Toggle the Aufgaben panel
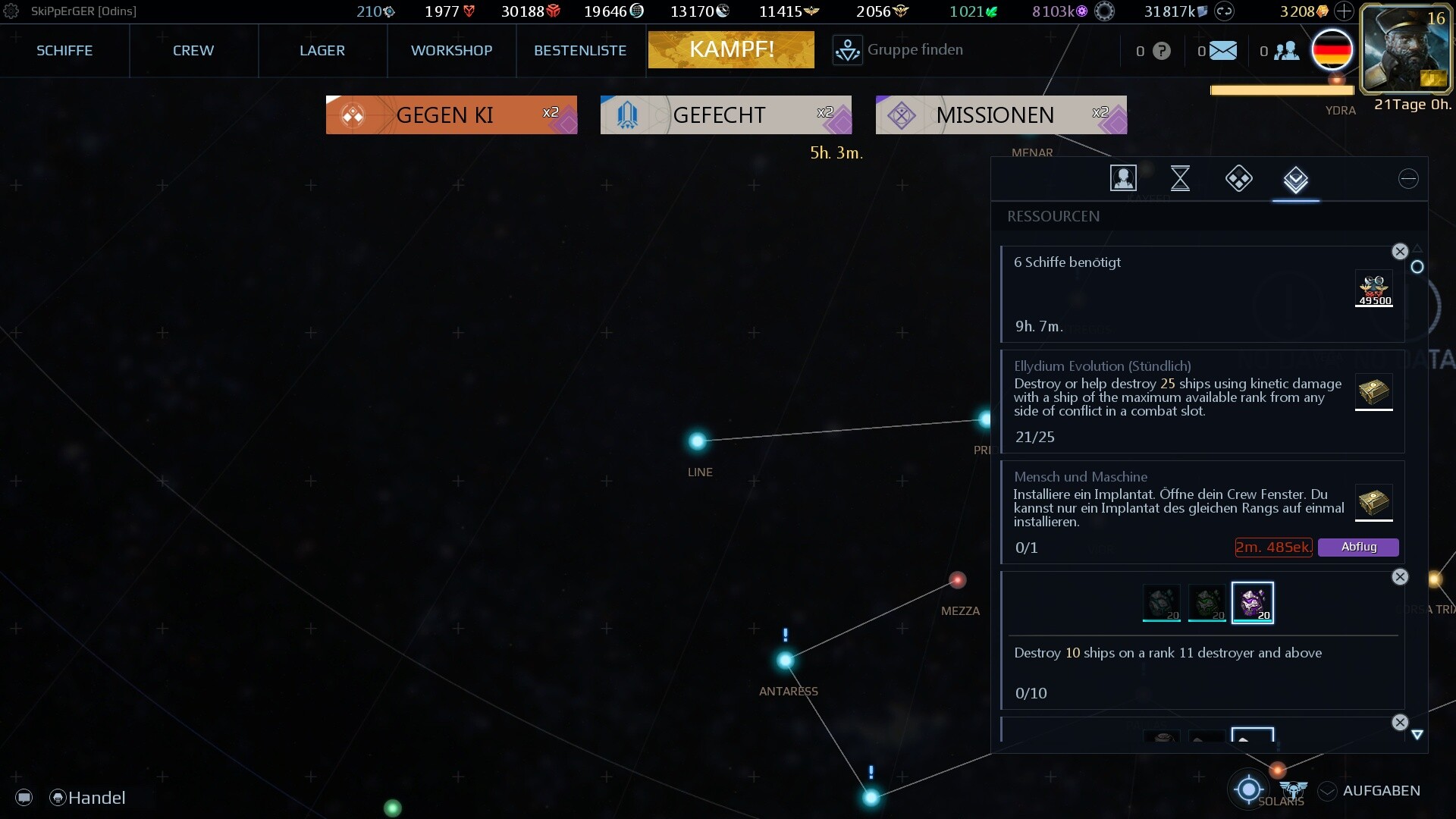 point(1370,791)
